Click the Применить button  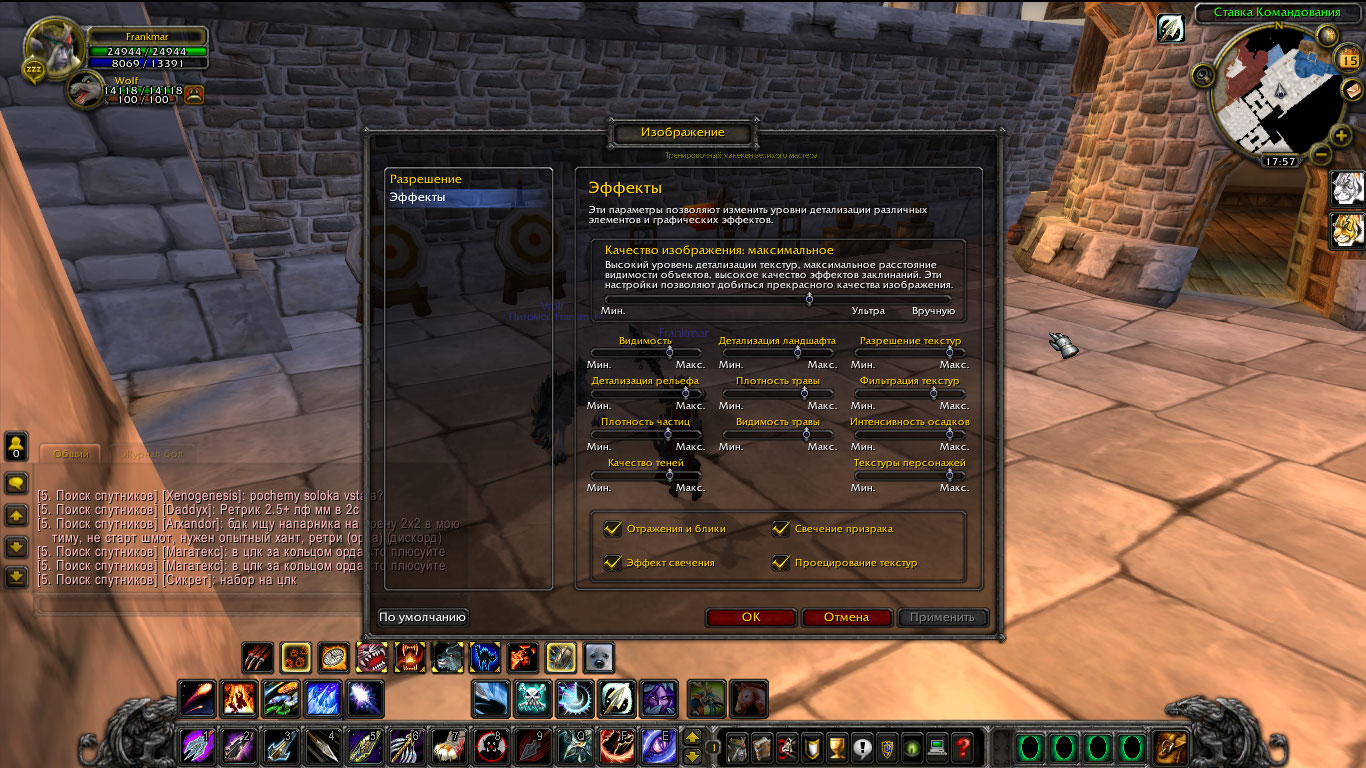coord(942,617)
